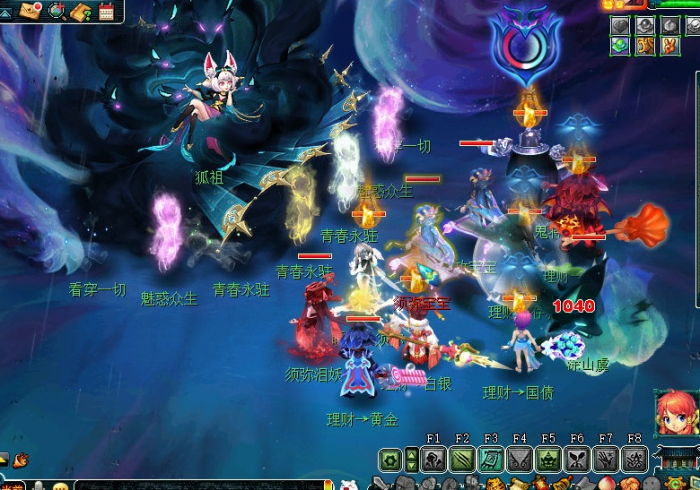Screen dimensions: 700x490
Task: Select the victory hand buff icon
Action: click(669, 46)
